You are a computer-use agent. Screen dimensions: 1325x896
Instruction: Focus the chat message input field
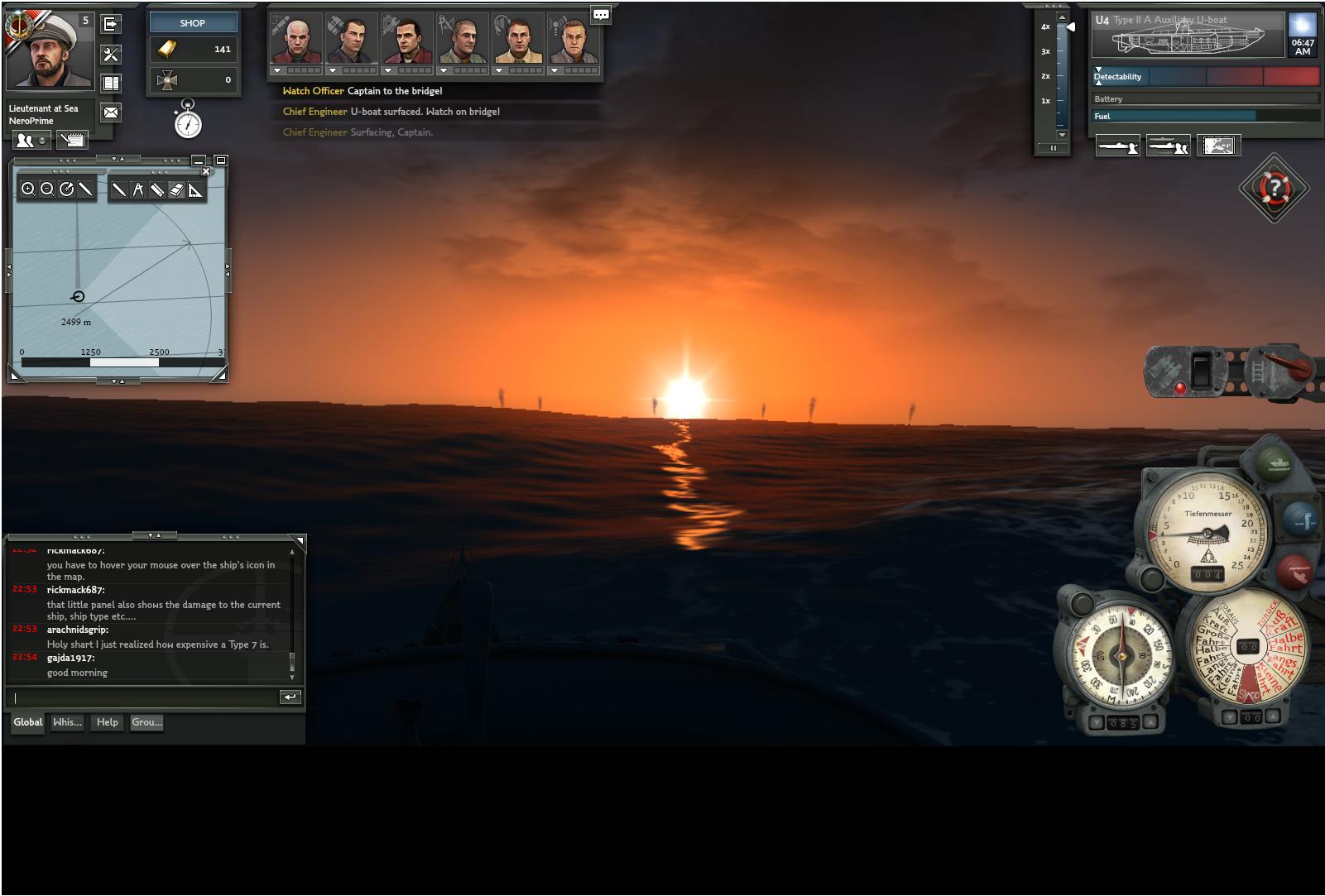[x=145, y=697]
